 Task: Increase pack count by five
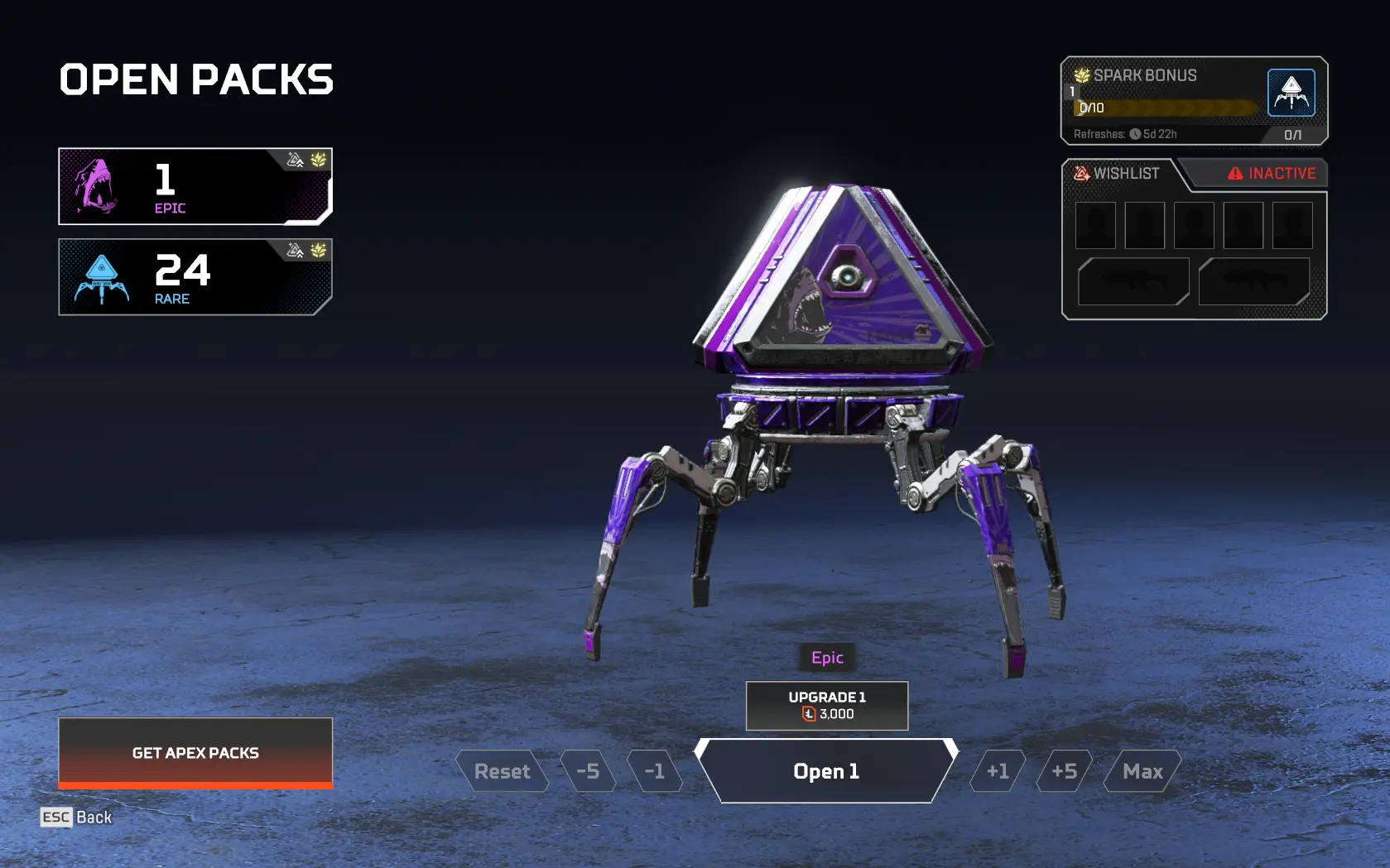(1064, 771)
